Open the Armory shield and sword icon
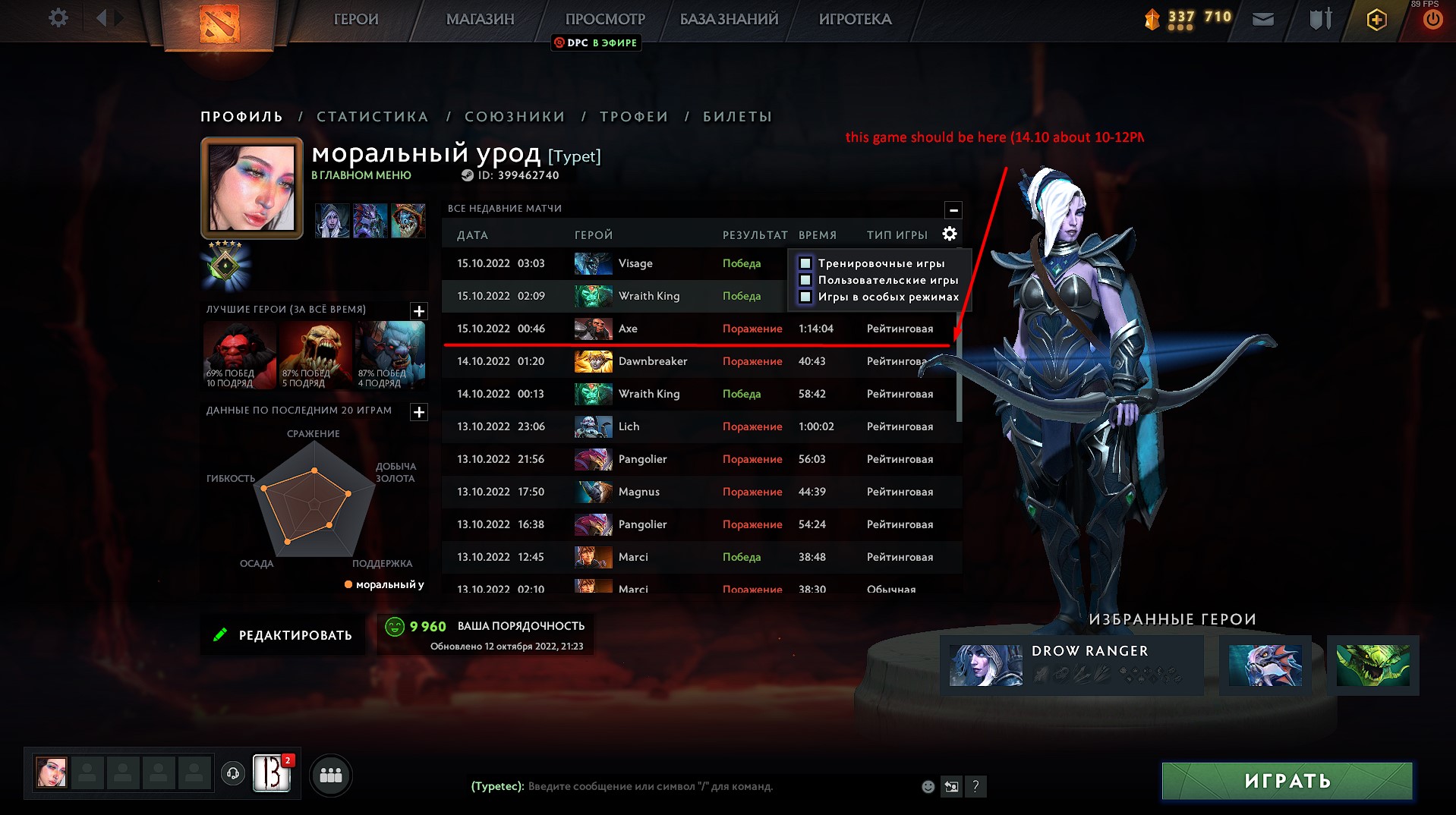 tap(1319, 18)
